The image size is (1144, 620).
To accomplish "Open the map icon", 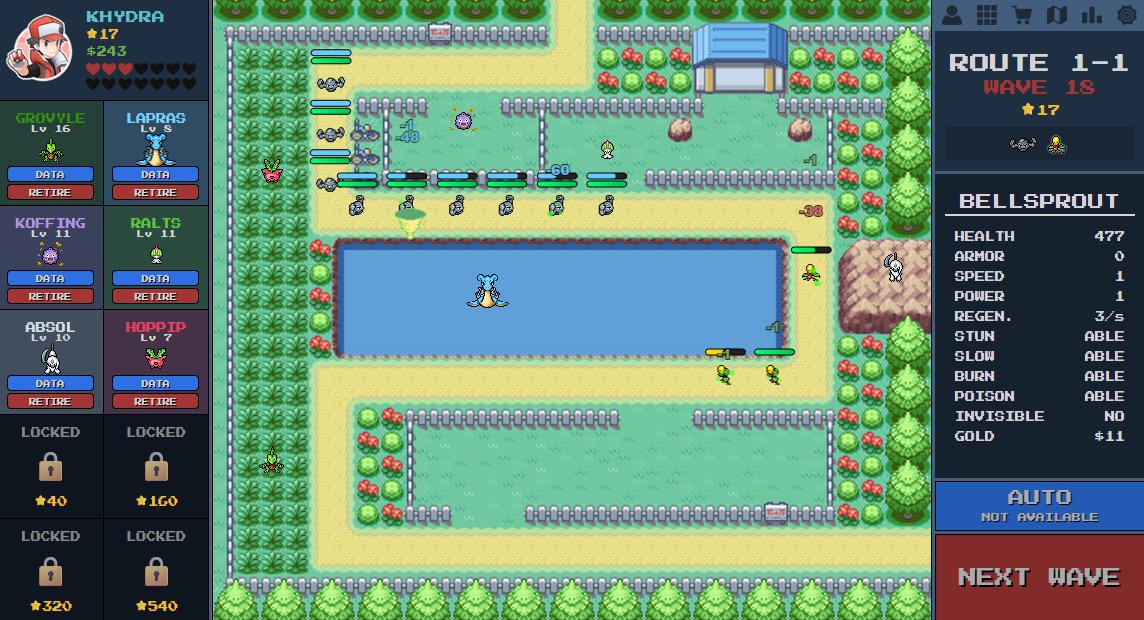I will (1057, 15).
